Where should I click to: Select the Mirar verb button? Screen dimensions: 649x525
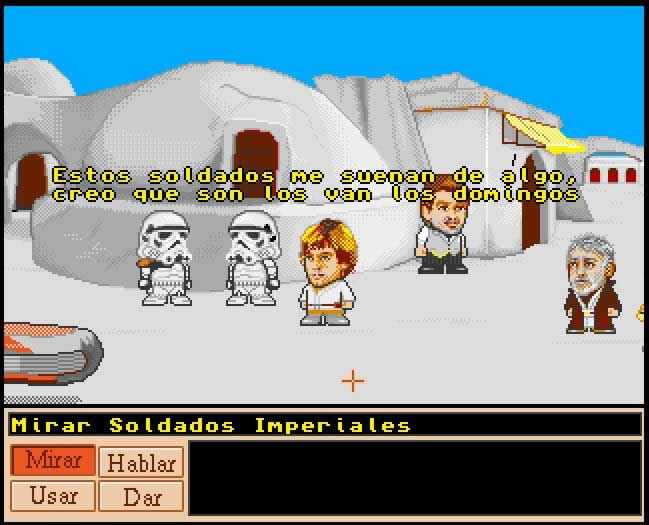54,461
